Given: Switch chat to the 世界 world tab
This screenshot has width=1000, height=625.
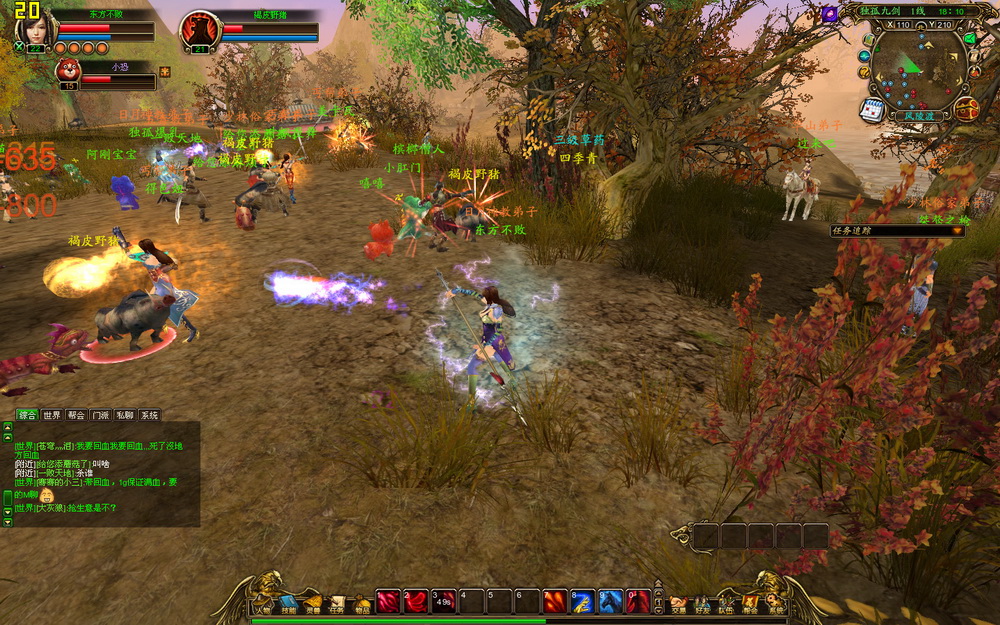Looking at the screenshot, I should click(52, 415).
